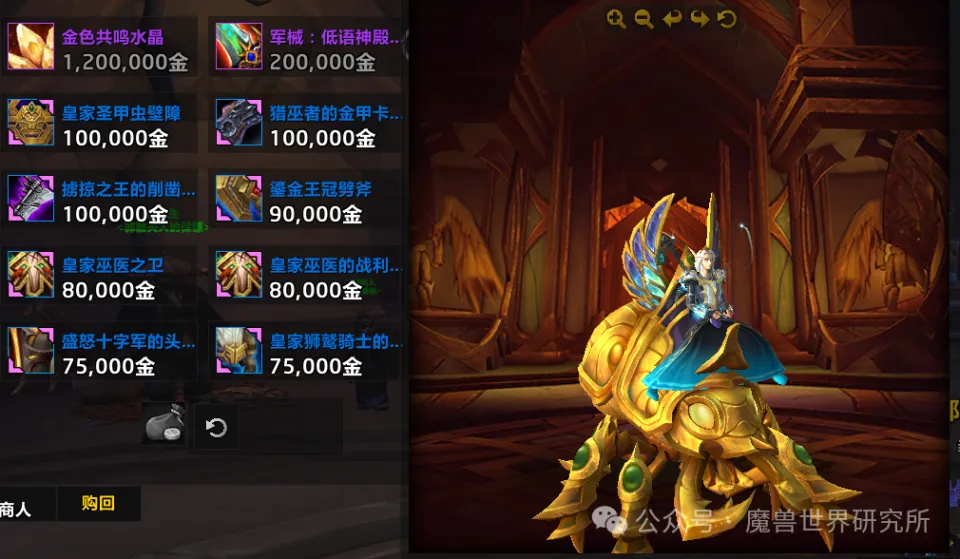Reset the model preview view
This screenshot has width=960, height=559.
tap(727, 19)
